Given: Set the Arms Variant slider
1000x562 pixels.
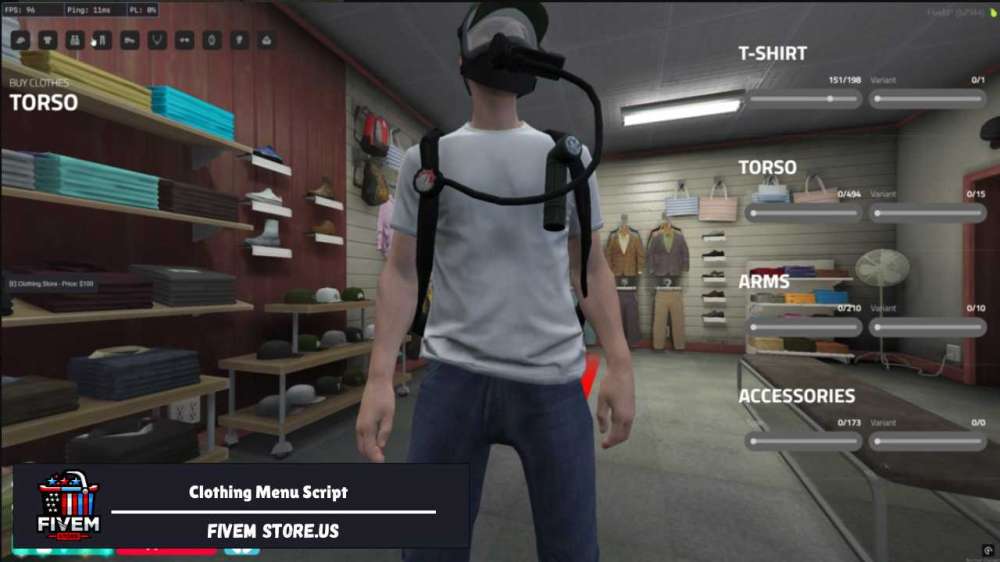Looking at the screenshot, I should [927, 327].
